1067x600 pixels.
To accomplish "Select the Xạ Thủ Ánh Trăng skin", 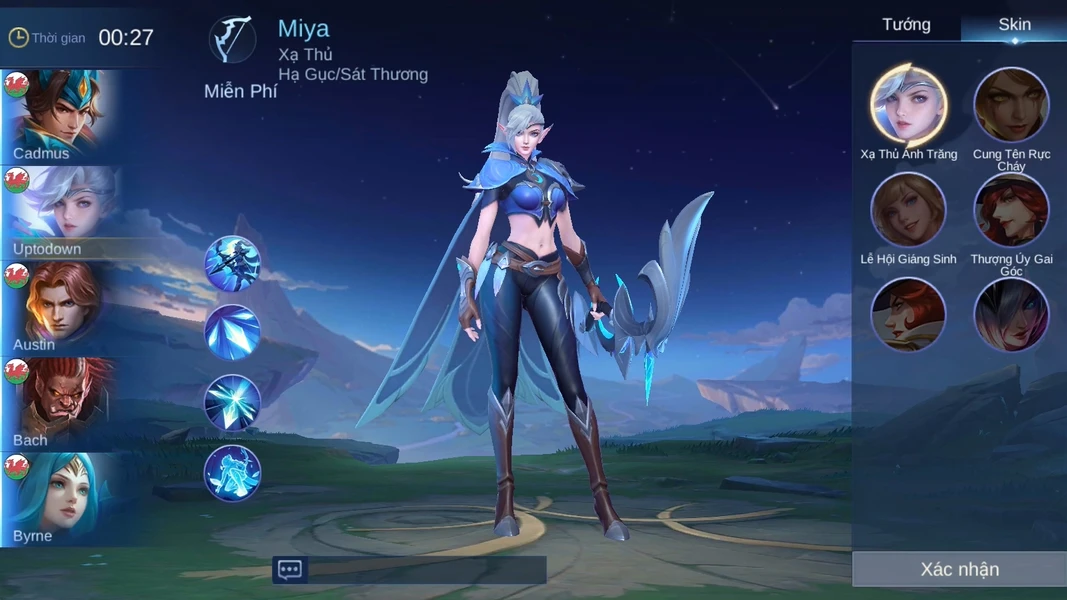I will coord(908,104).
